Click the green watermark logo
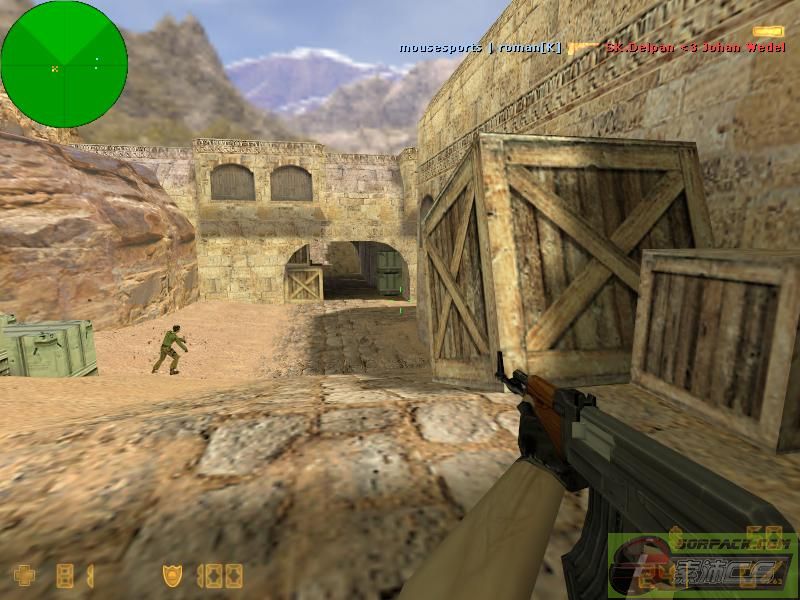The image size is (800, 600). tap(701, 566)
